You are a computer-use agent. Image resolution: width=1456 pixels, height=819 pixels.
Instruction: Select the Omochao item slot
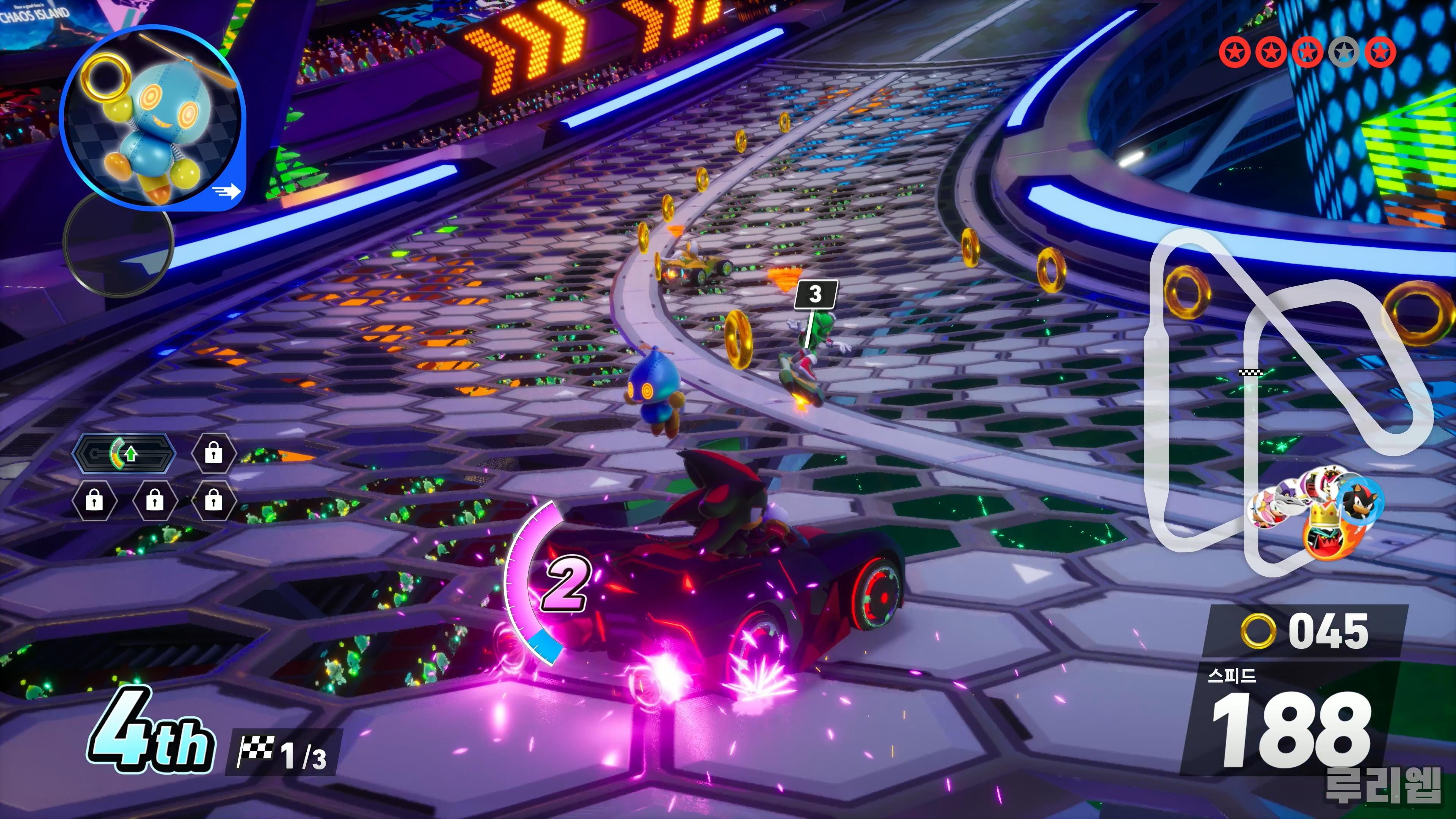[x=152, y=116]
